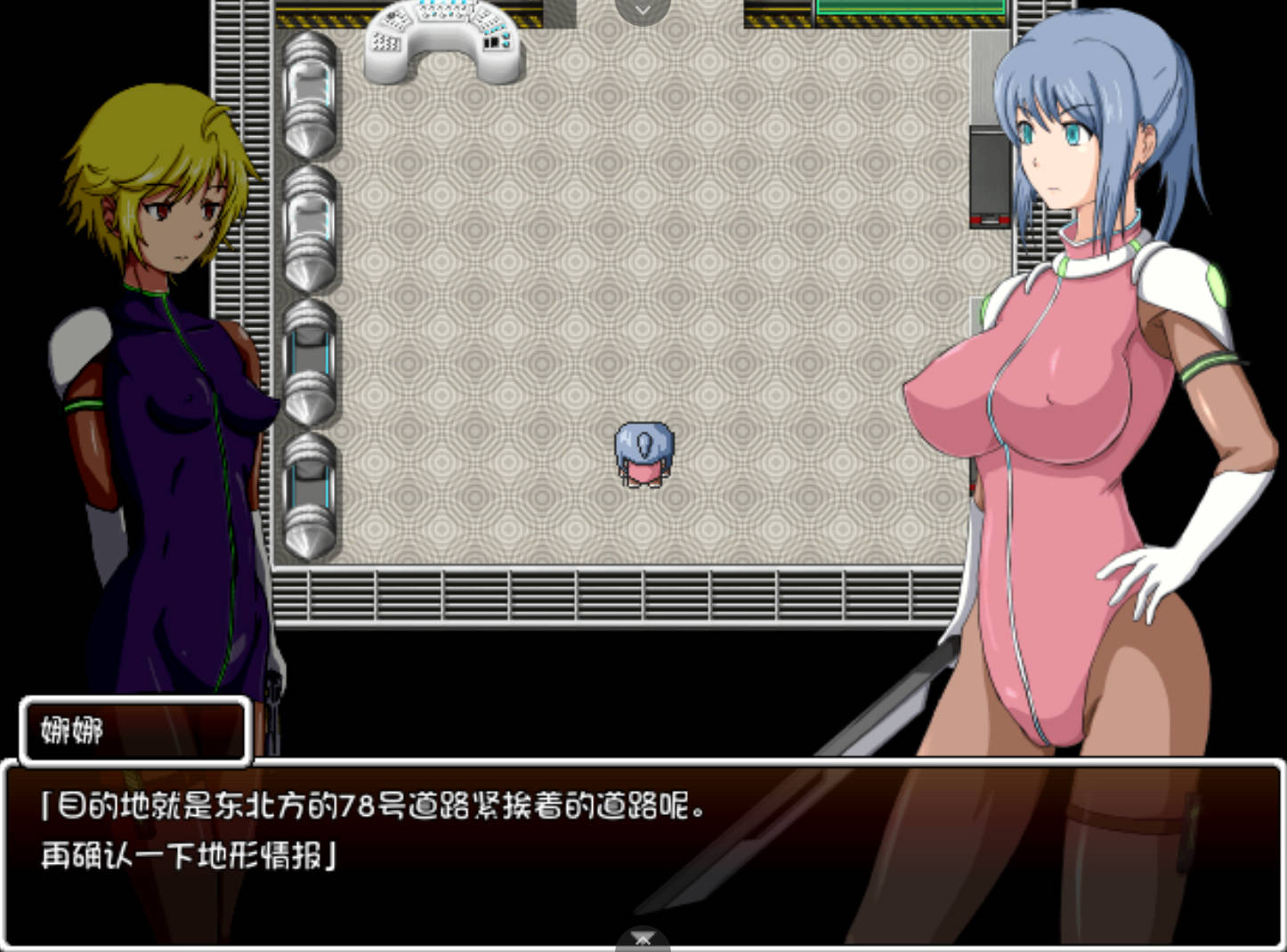This screenshot has height=952, width=1287.
Task: Click the control console sprite on the map
Action: click(x=442, y=40)
